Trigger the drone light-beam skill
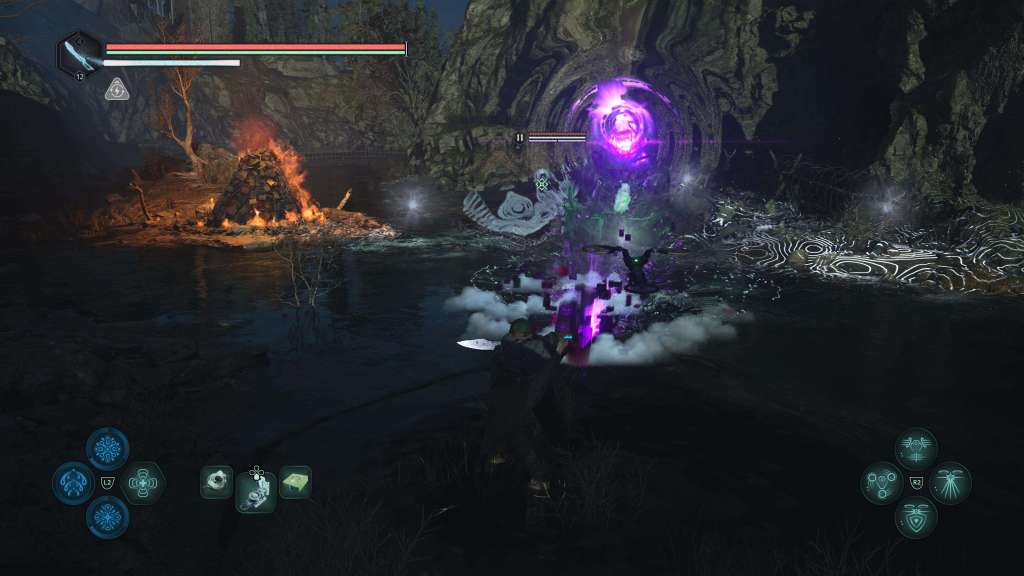The height and width of the screenshot is (576, 1024). point(949,483)
